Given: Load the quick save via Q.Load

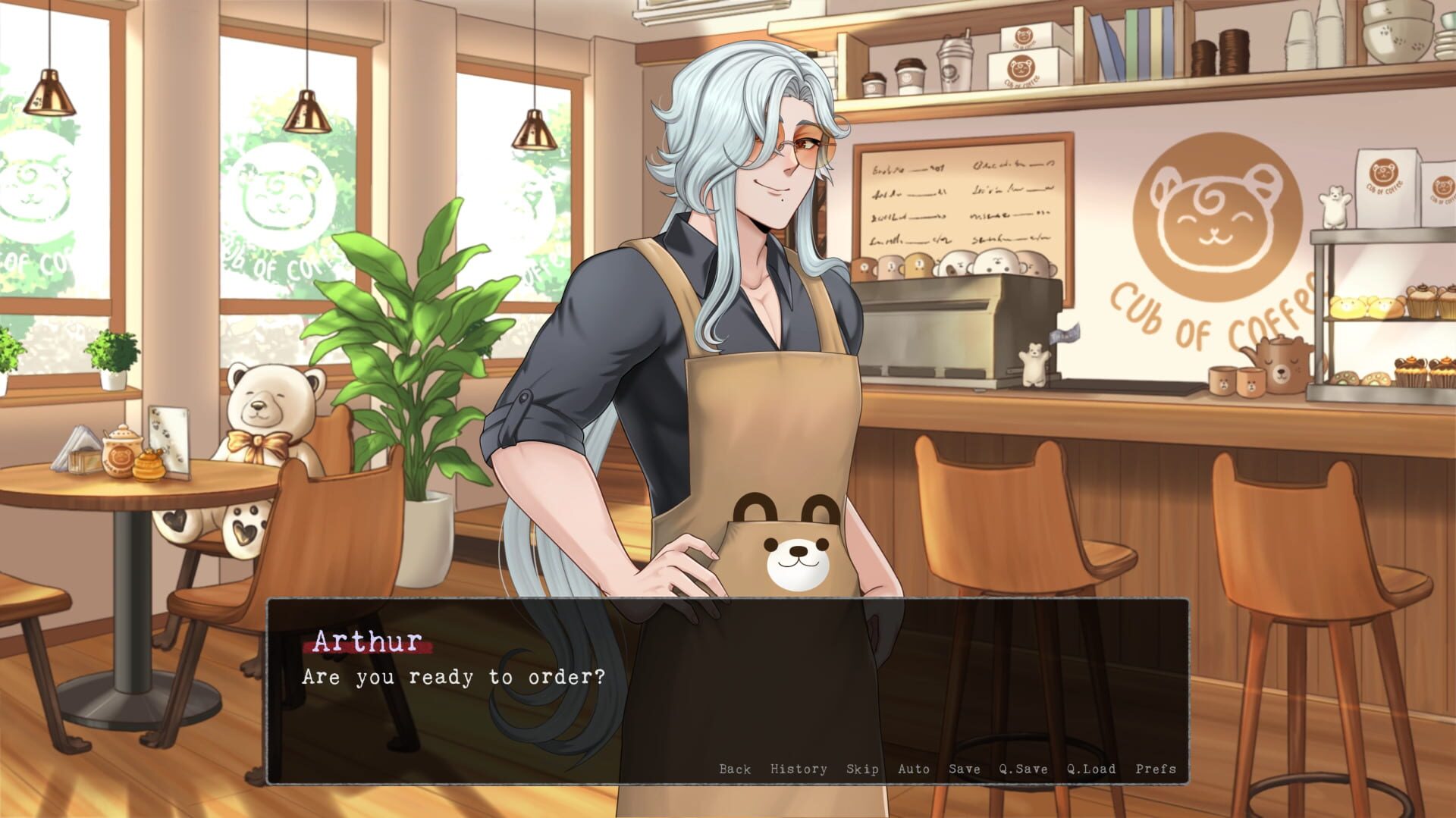Looking at the screenshot, I should coord(1090,769).
